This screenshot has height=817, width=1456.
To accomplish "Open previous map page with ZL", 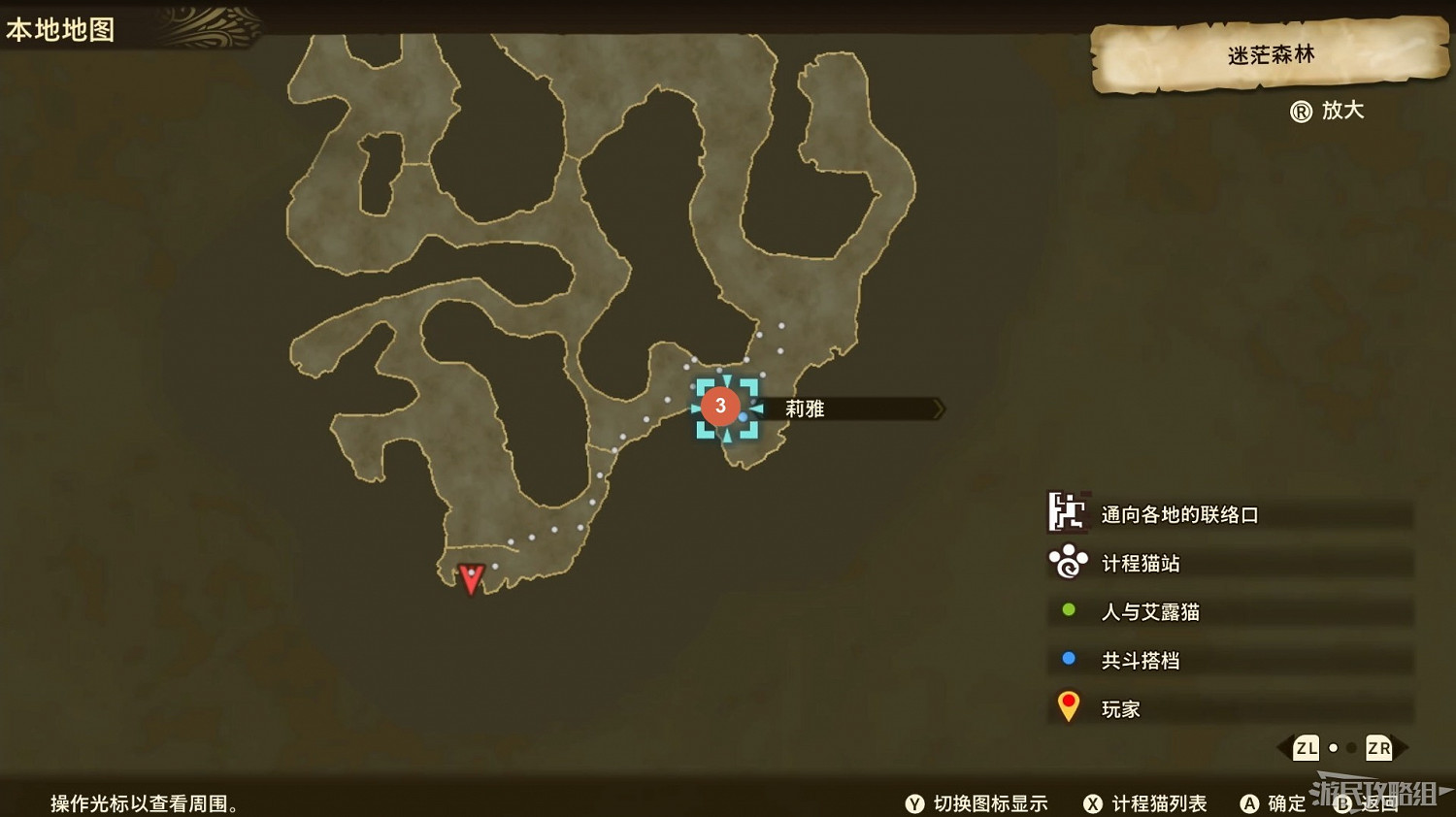I will tap(1306, 748).
